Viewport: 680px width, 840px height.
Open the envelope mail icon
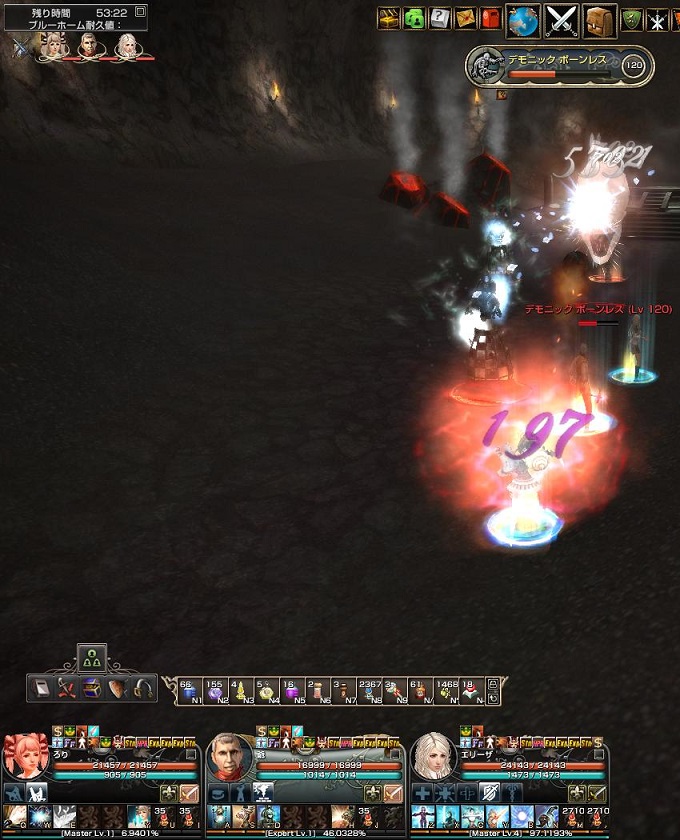pyautogui.click(x=465, y=18)
